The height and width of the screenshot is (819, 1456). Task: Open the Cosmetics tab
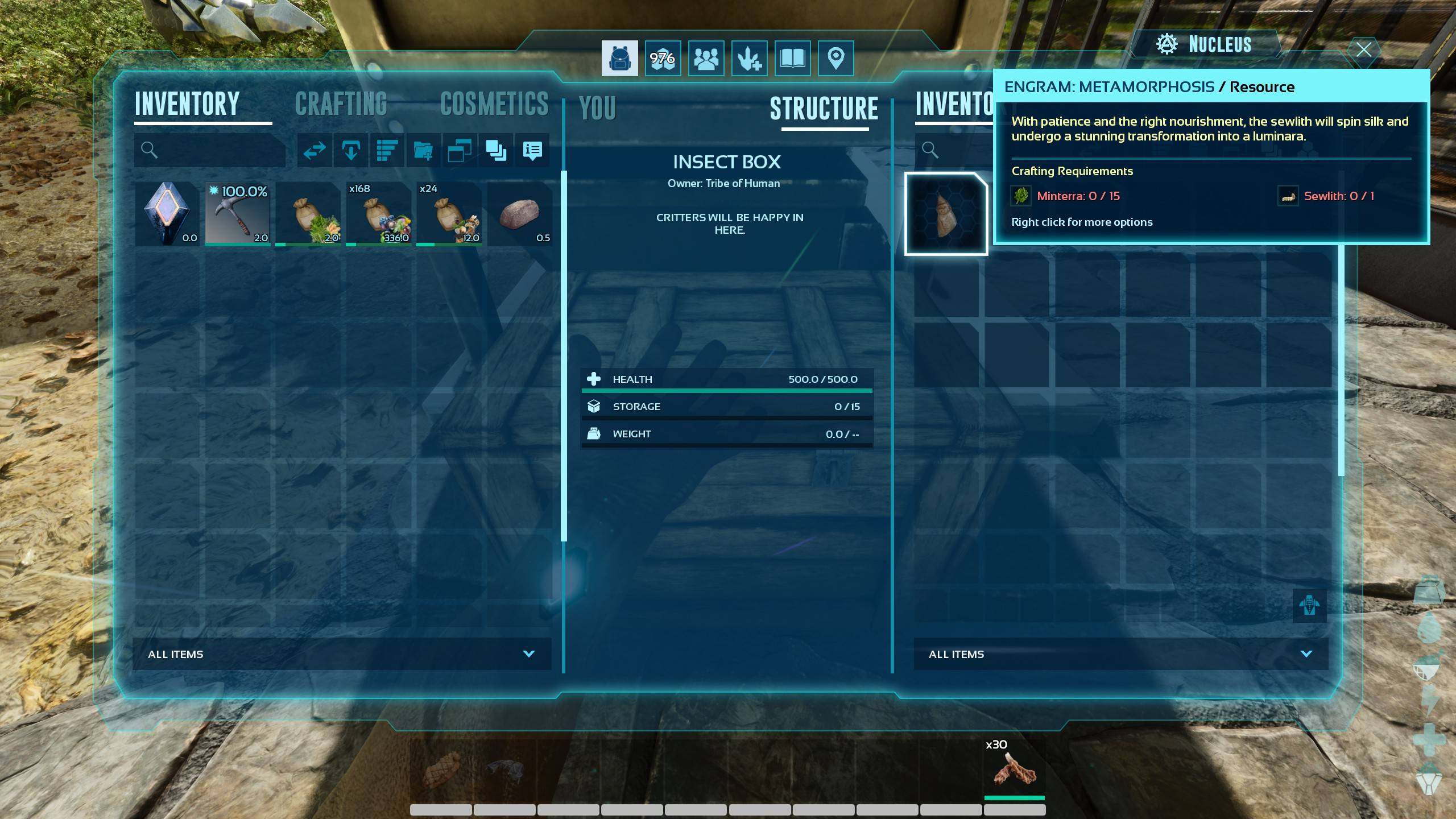pos(494,104)
